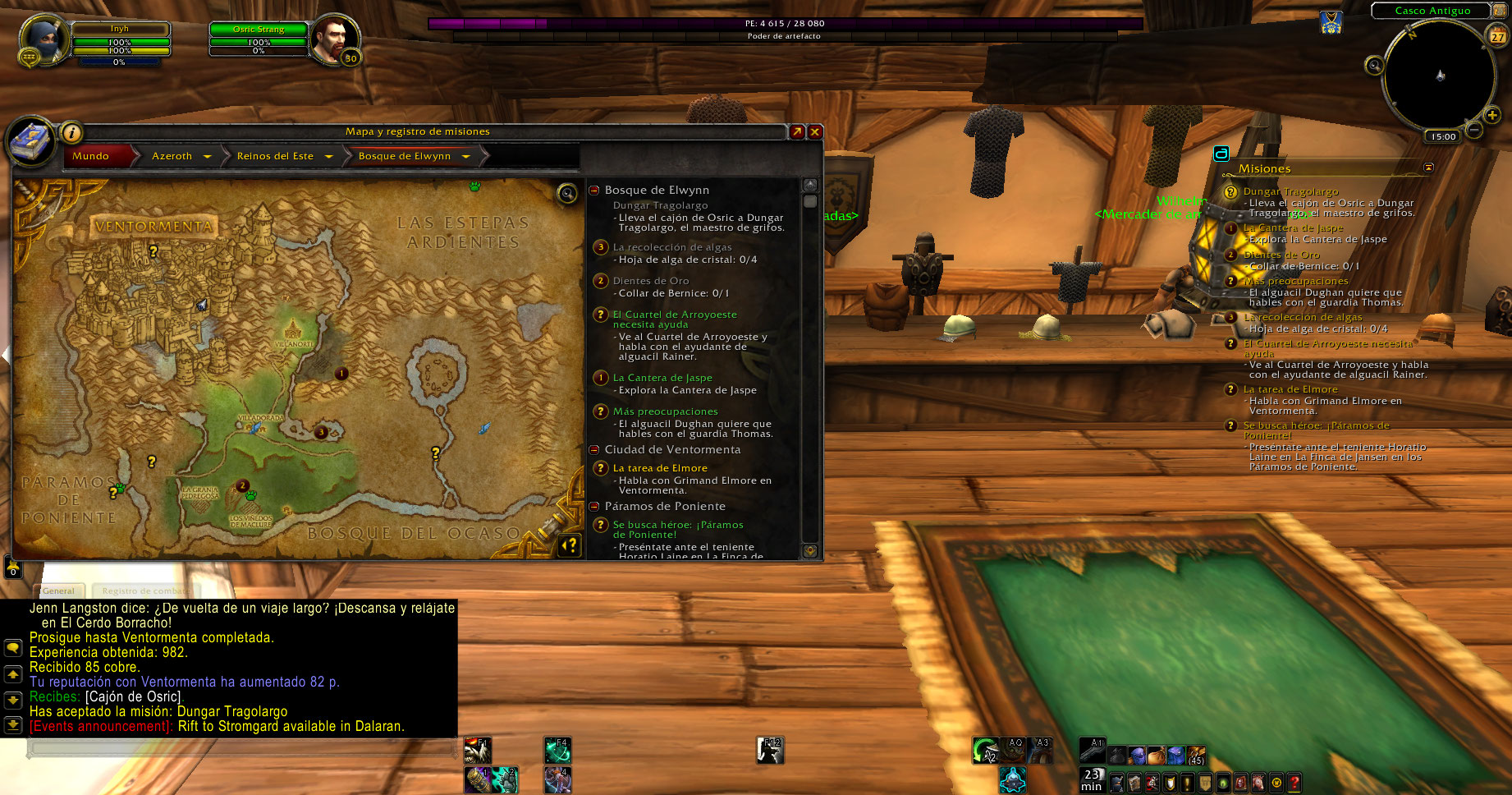Screen dimensions: 1512x795
Task: Open the Reinos del Este dropdown
Action: coord(328,156)
